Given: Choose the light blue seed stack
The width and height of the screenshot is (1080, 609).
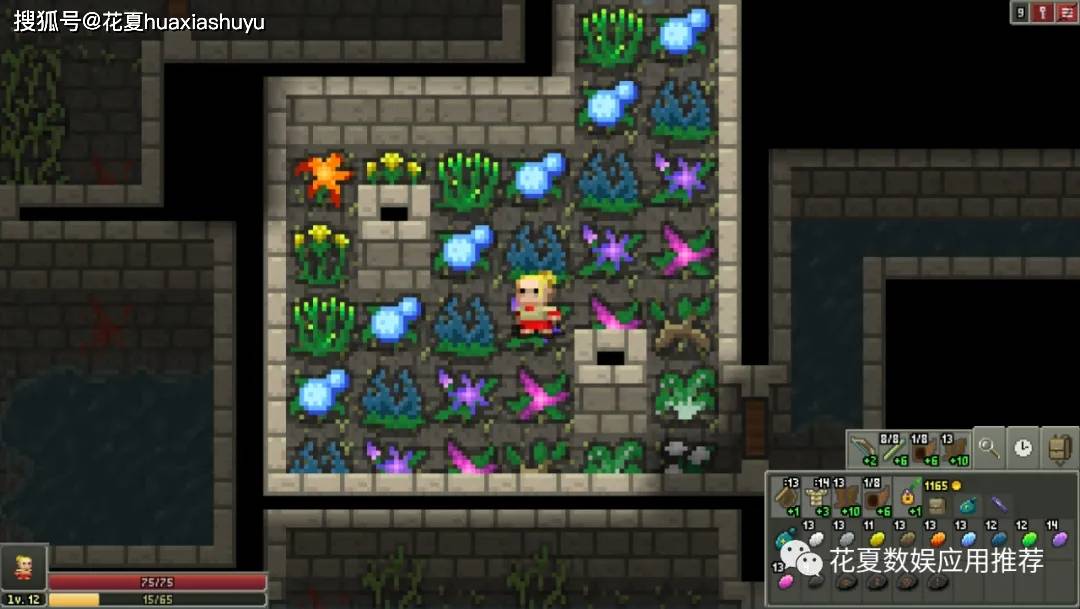Looking at the screenshot, I should (967, 539).
